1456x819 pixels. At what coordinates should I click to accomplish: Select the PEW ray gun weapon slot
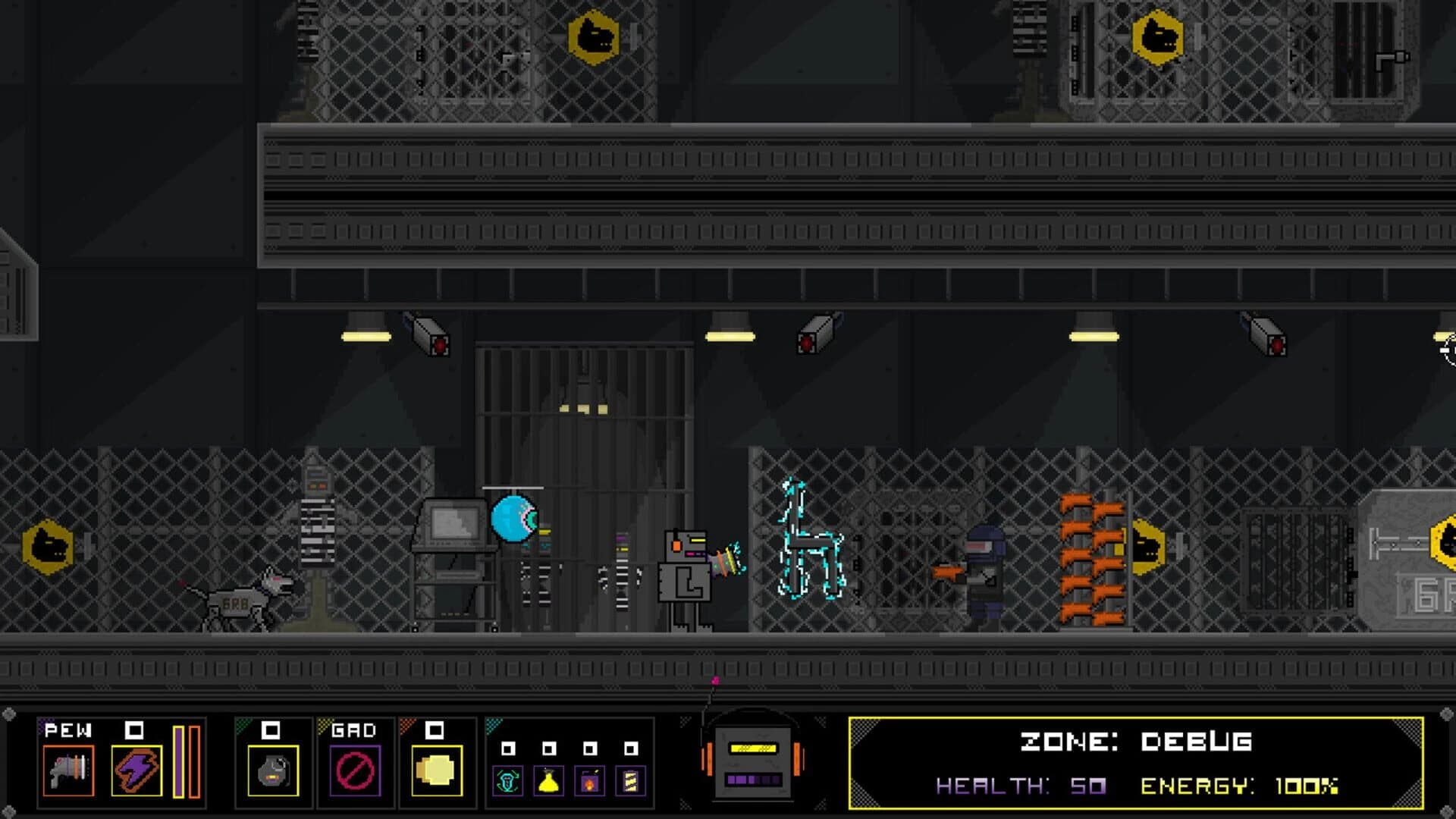click(x=67, y=771)
